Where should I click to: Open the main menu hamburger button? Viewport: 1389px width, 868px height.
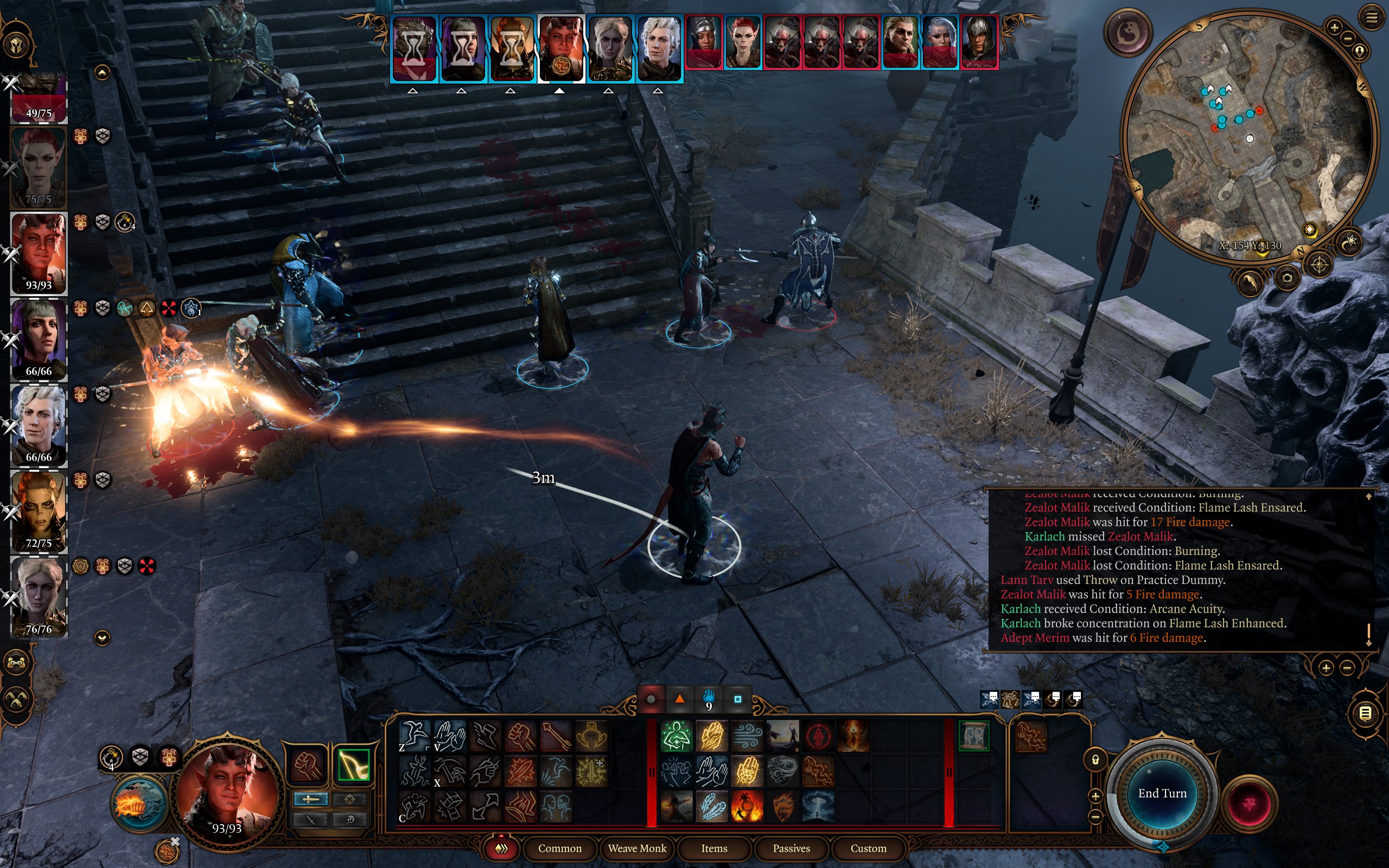click(x=1371, y=18)
